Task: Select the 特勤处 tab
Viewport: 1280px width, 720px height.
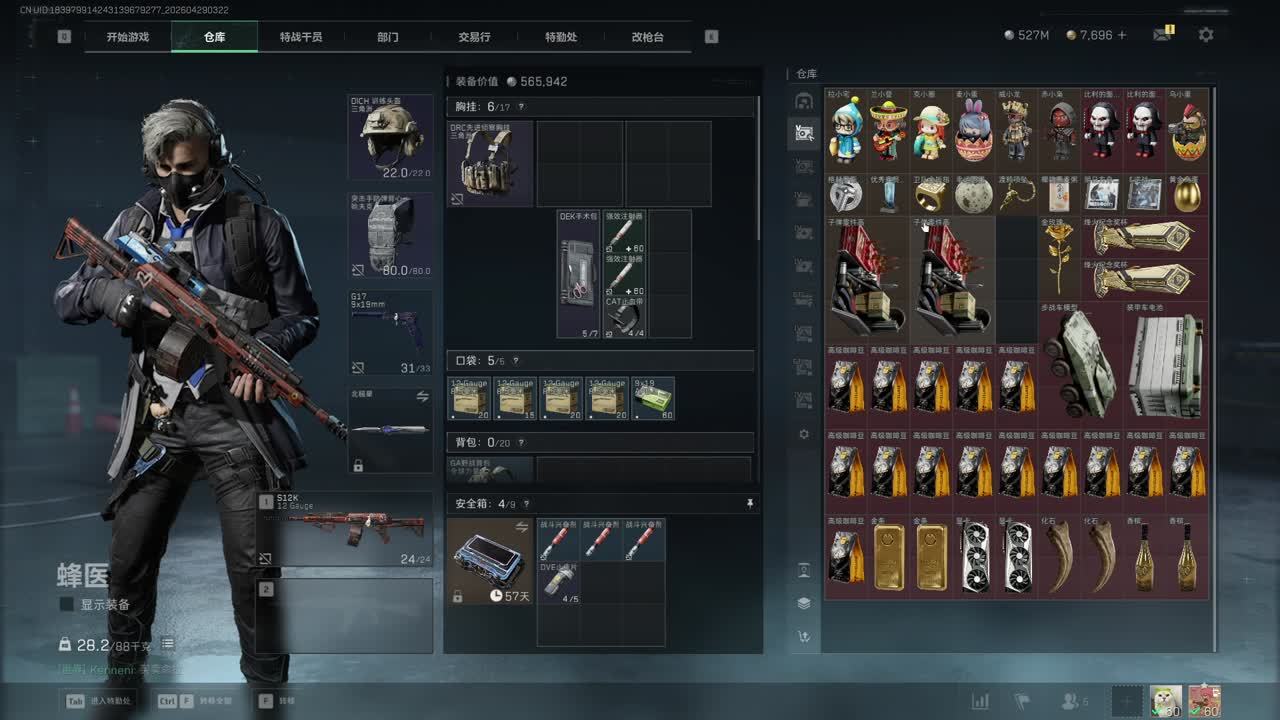Action: pos(561,37)
